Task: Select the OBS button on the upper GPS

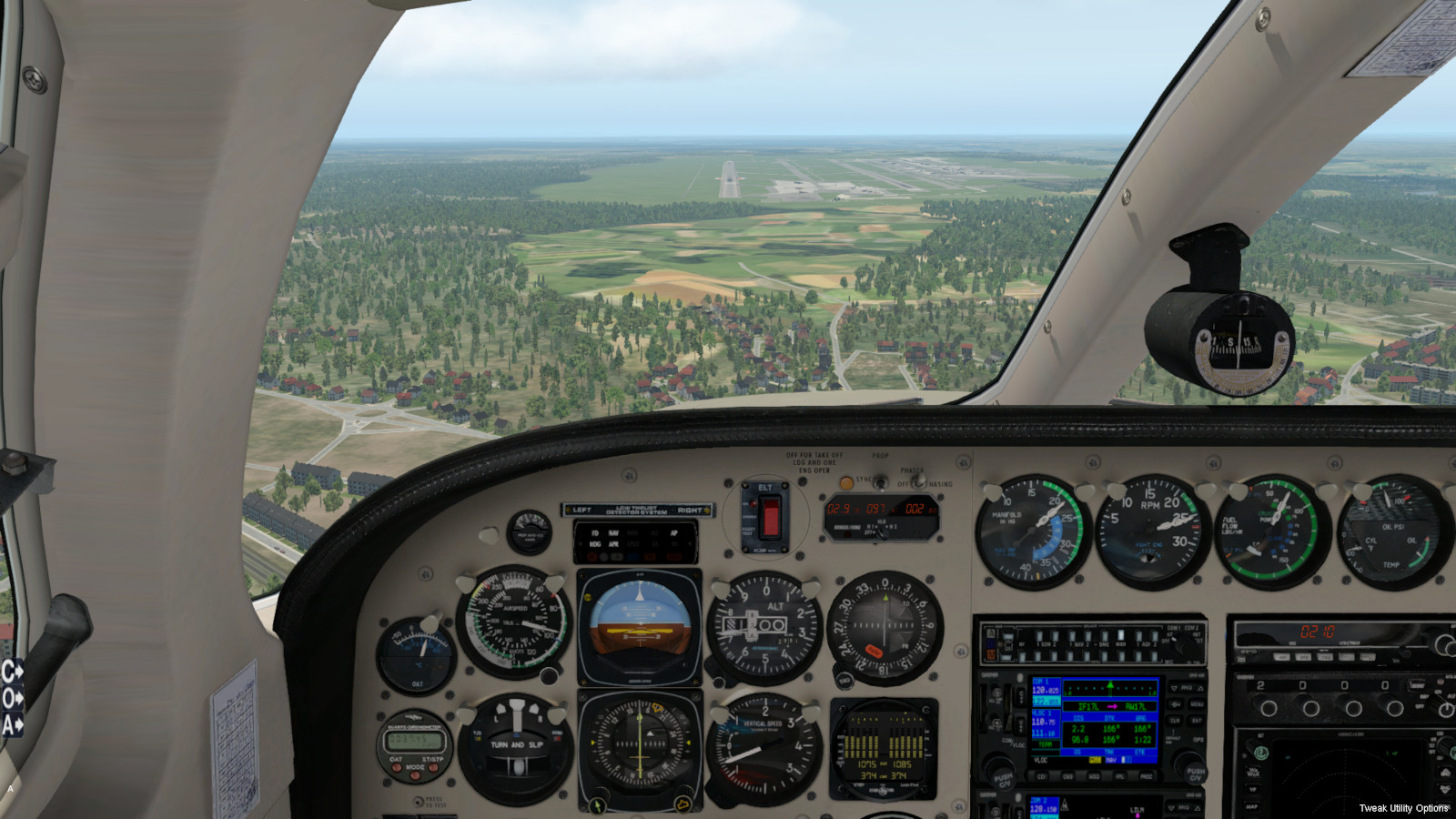Action: click(1067, 776)
